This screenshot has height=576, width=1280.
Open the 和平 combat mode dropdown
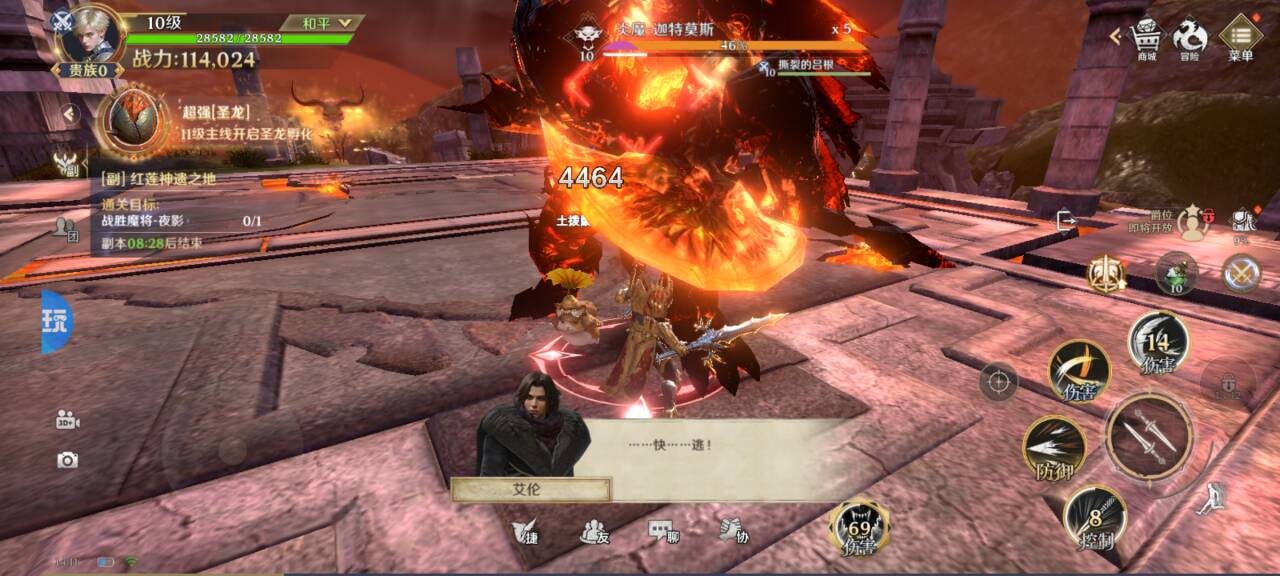tap(321, 22)
